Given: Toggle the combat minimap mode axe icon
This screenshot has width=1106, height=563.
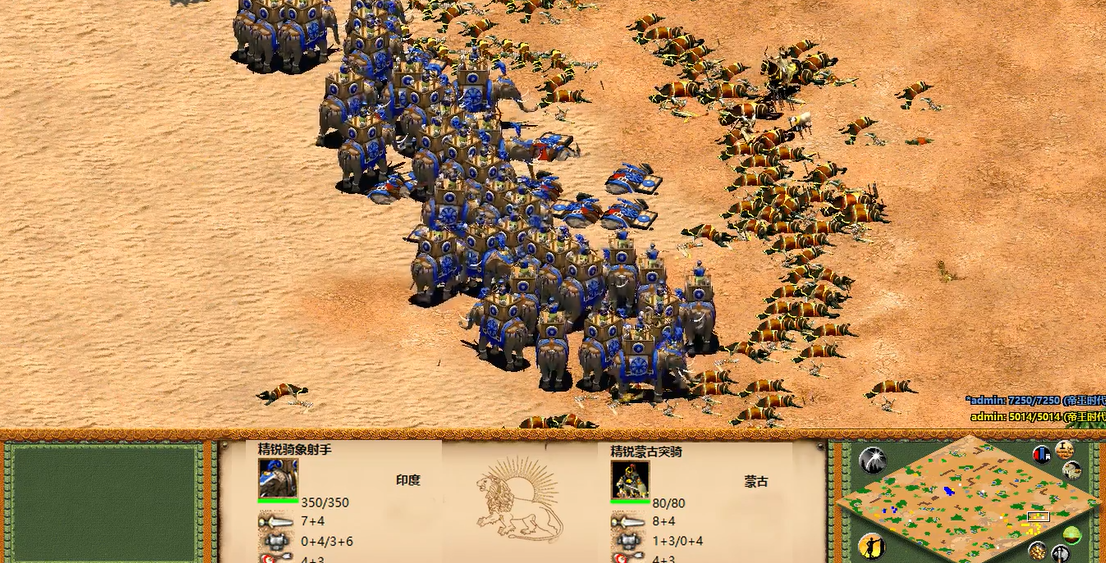Looking at the screenshot, I should (x=1060, y=553).
